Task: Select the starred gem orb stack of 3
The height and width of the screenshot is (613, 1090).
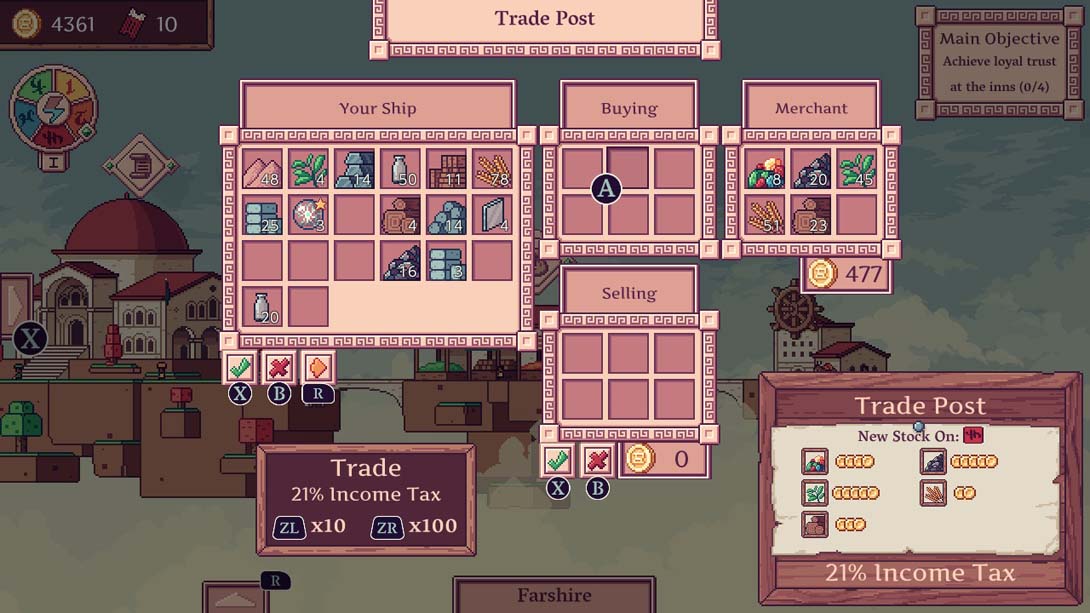Action: coord(308,215)
